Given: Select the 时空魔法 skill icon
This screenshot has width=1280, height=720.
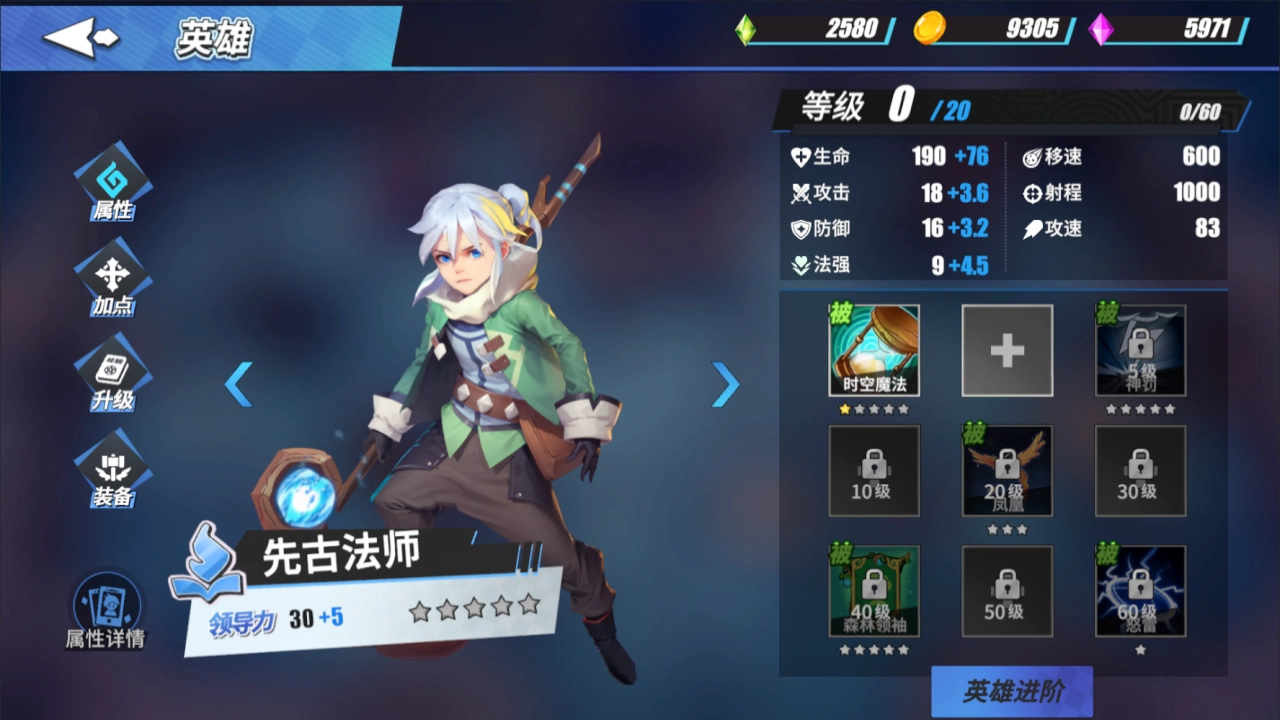Looking at the screenshot, I should coord(874,350).
